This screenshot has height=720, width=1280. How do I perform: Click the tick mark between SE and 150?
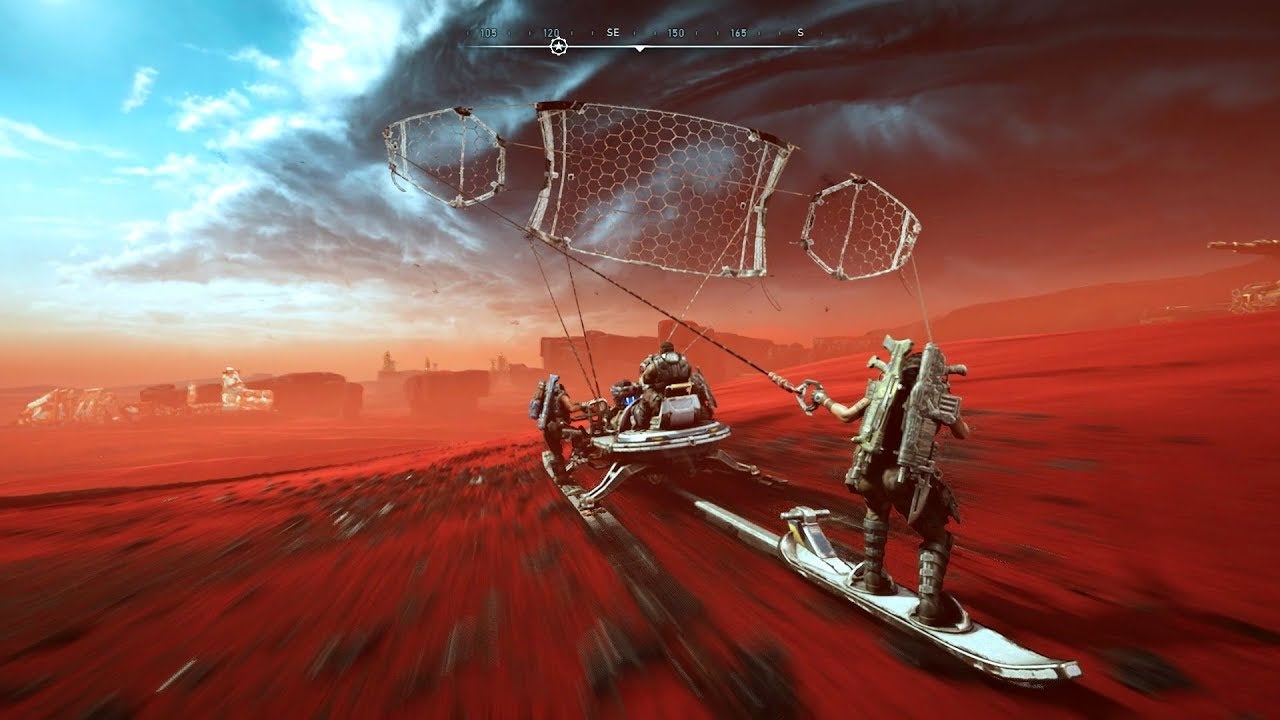pyautogui.click(x=654, y=32)
